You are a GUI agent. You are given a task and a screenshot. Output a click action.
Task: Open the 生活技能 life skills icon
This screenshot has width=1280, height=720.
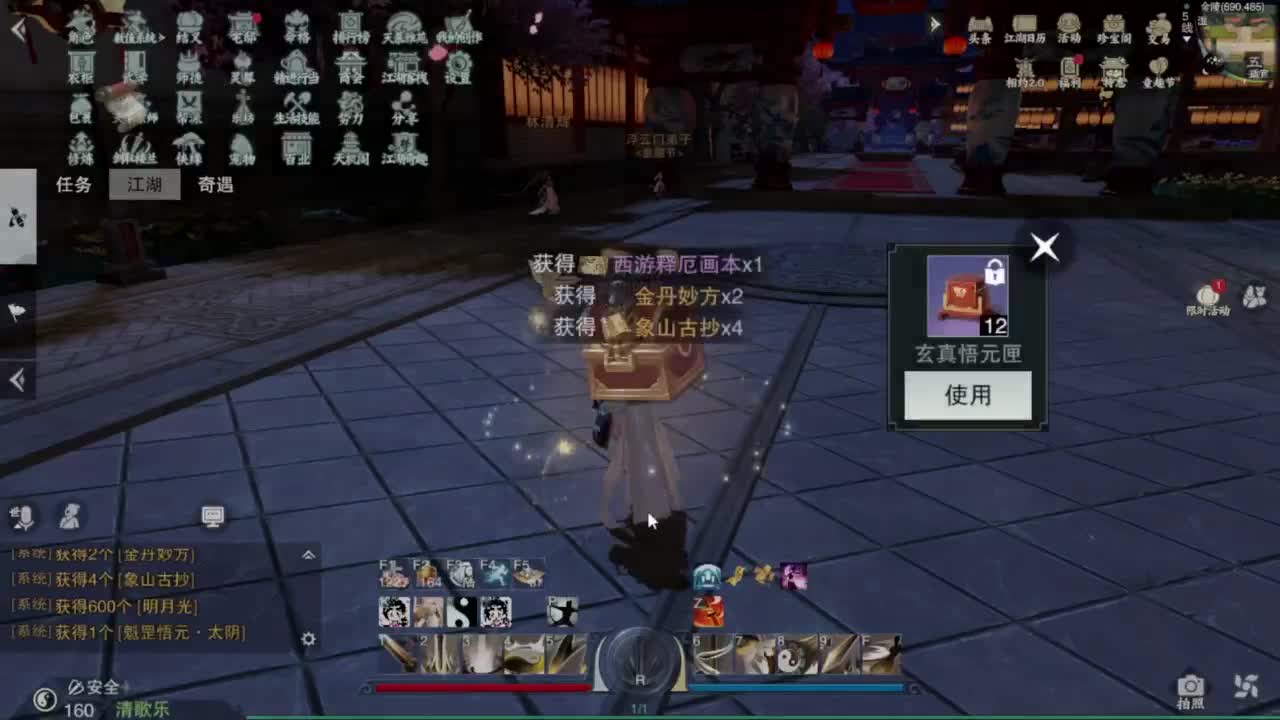(x=298, y=108)
